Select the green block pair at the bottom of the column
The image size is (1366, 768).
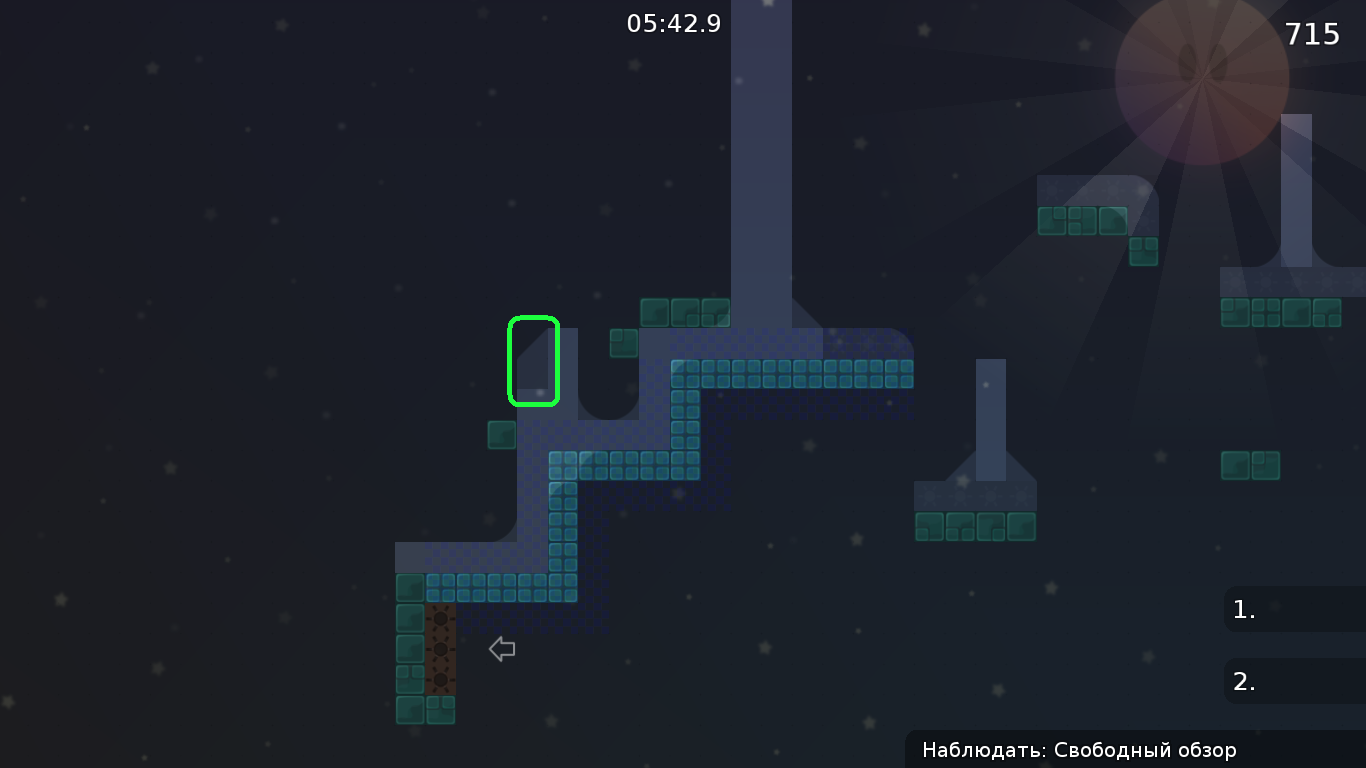(425, 712)
